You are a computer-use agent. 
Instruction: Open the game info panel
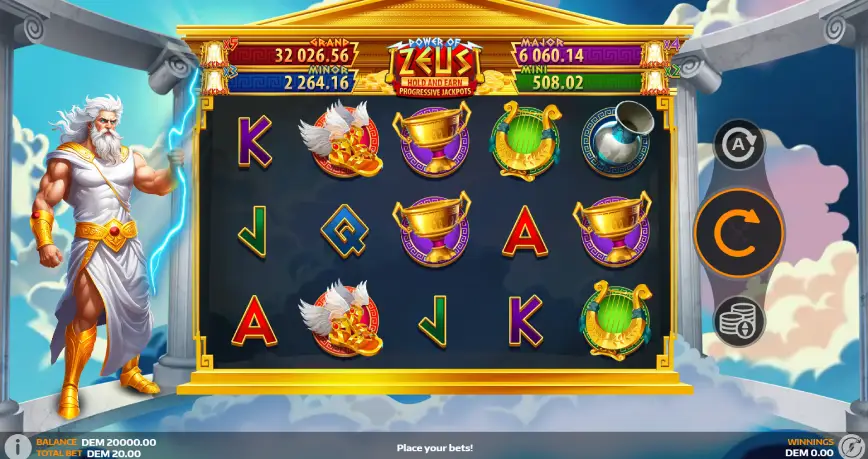[16, 446]
